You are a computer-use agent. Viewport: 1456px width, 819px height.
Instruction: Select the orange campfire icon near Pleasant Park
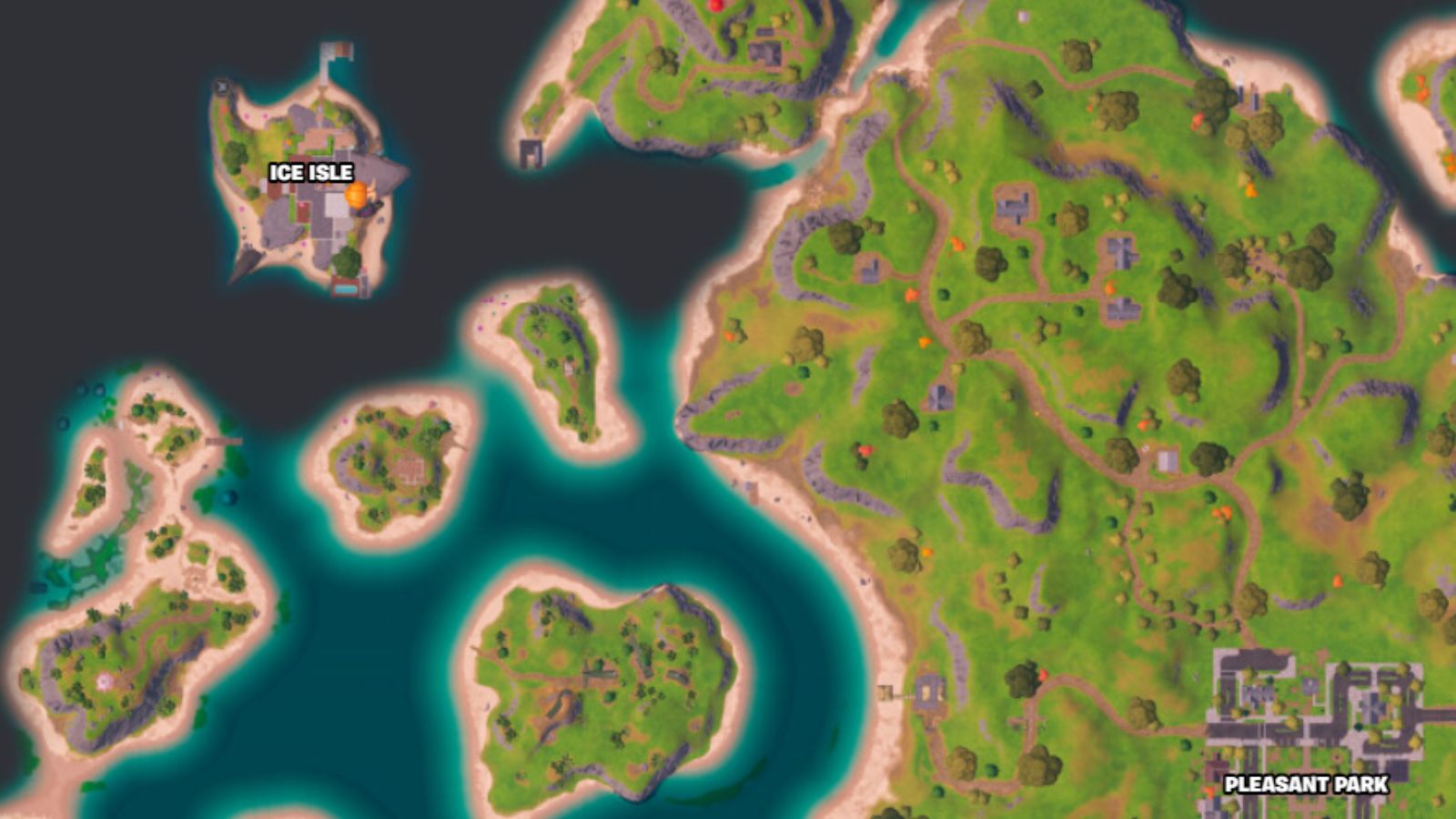1209,791
